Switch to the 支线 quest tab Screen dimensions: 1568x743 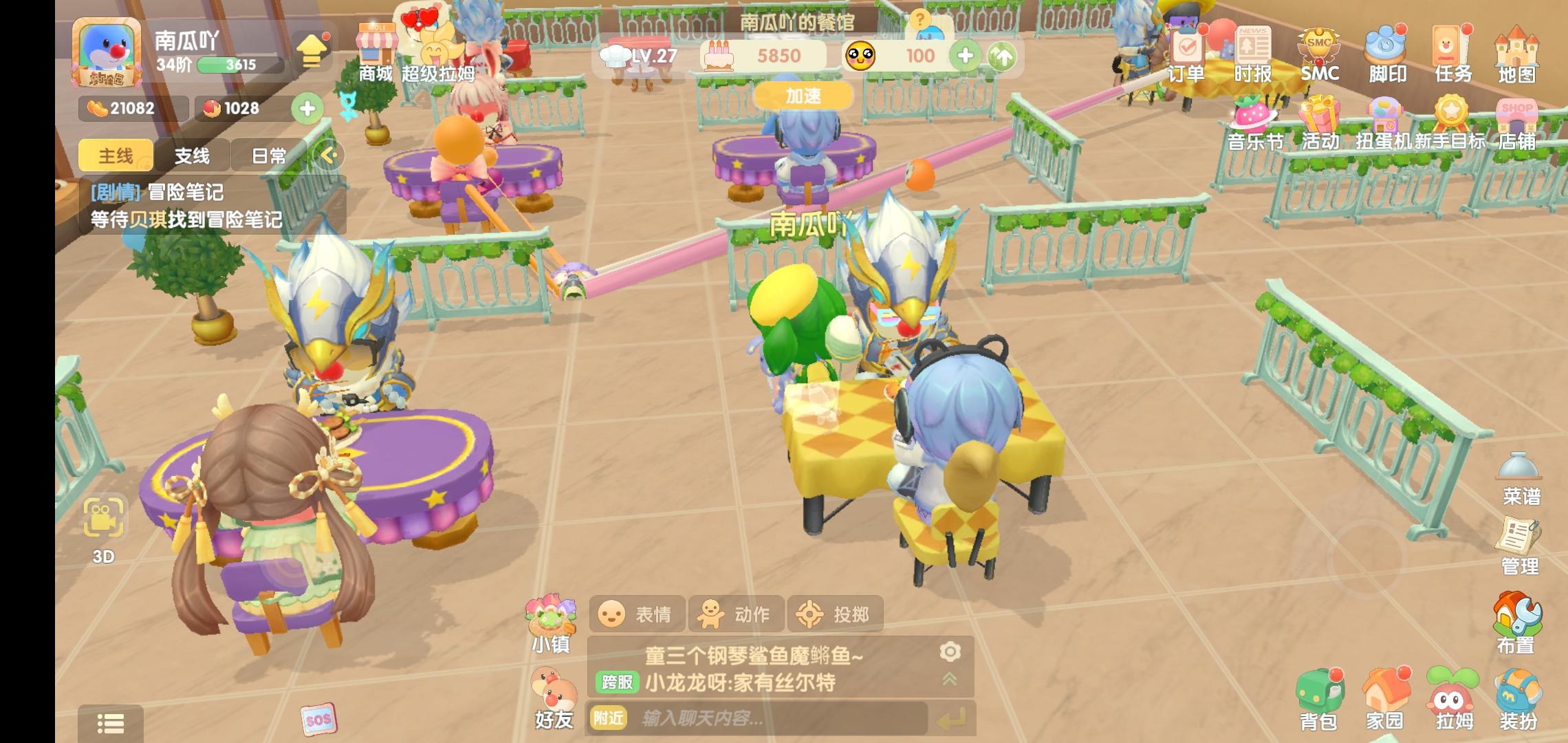point(193,156)
